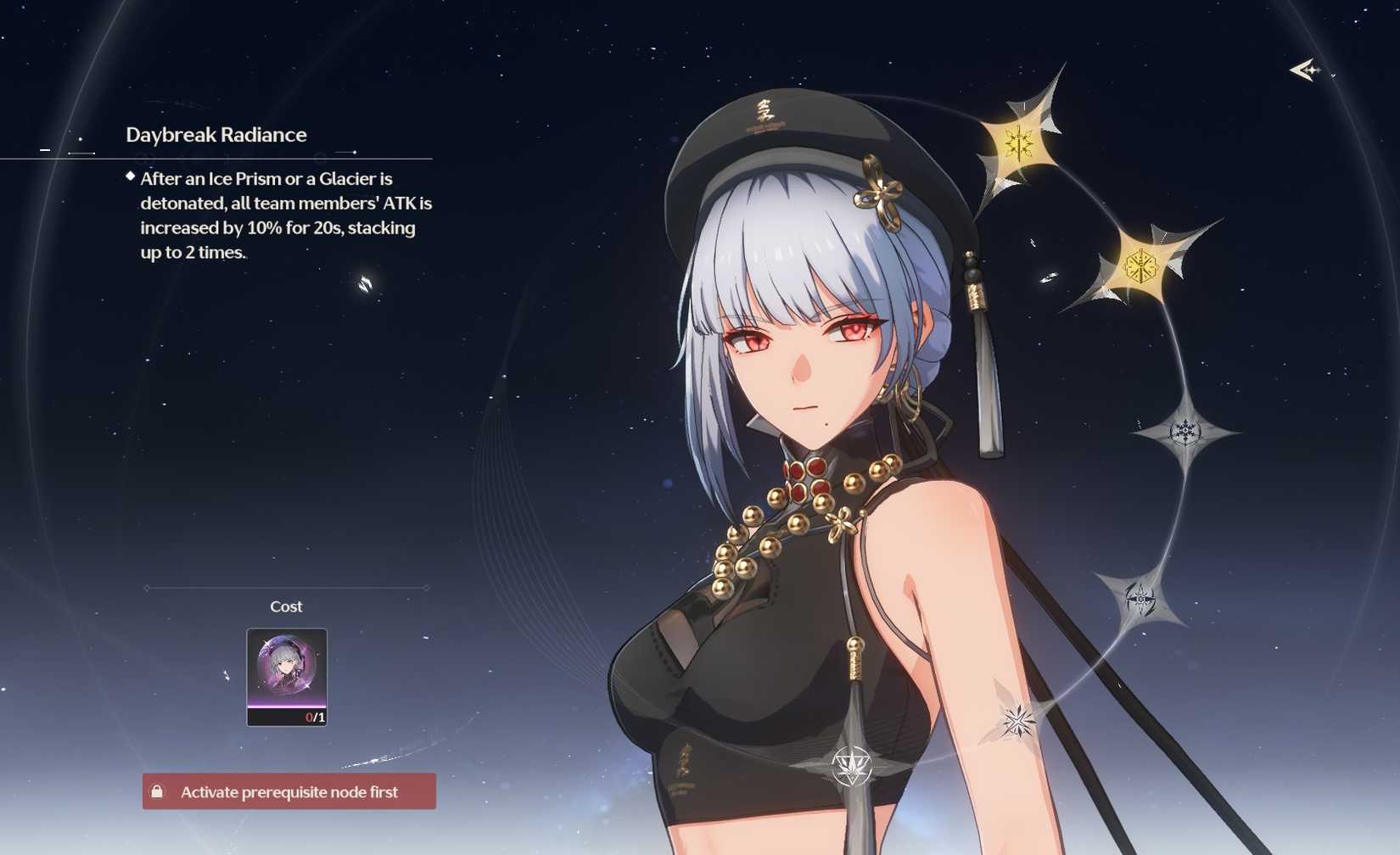
Task: Click the lock icon on the red button
Action: click(158, 791)
